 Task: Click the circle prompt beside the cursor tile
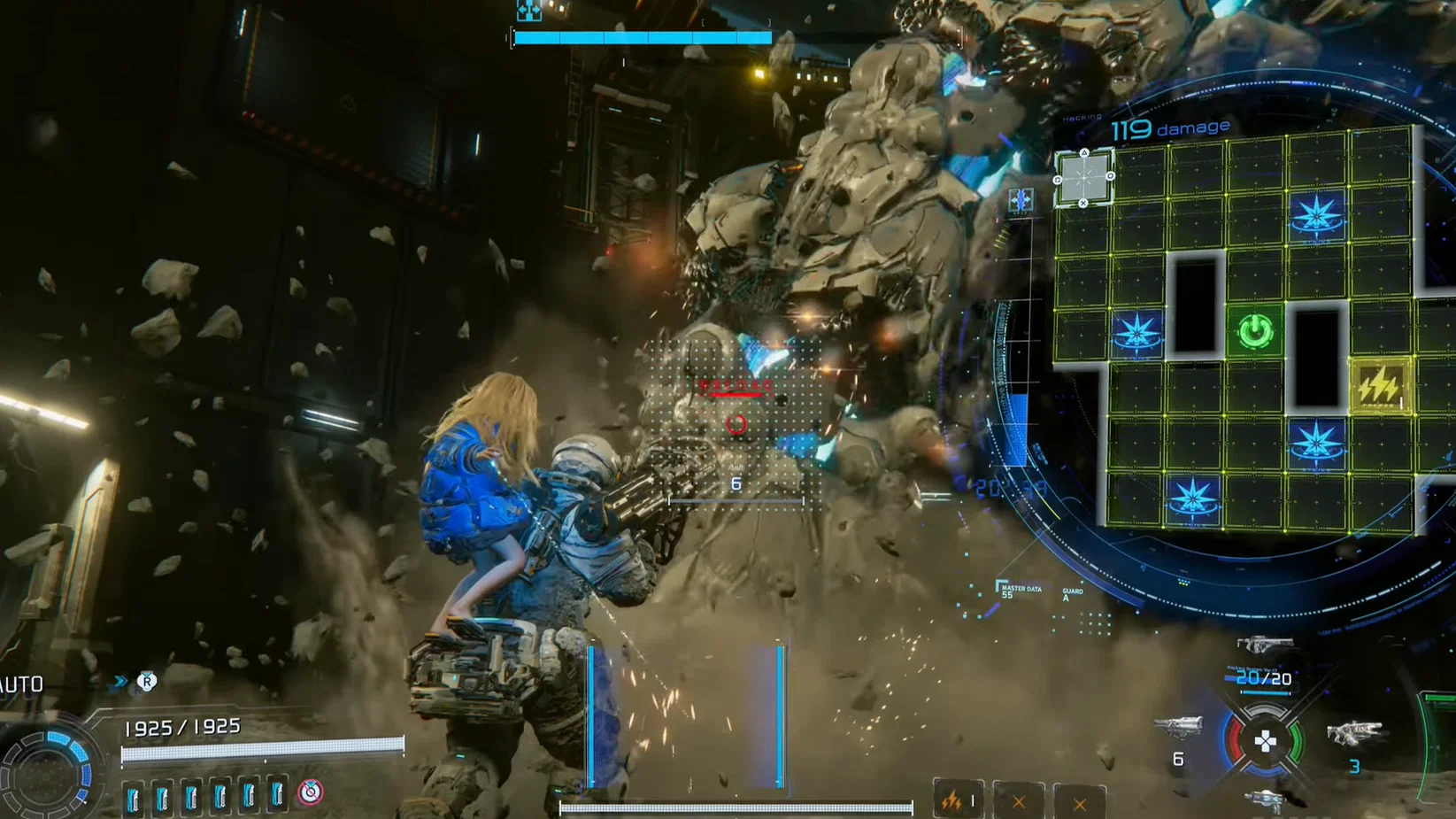(x=1111, y=176)
